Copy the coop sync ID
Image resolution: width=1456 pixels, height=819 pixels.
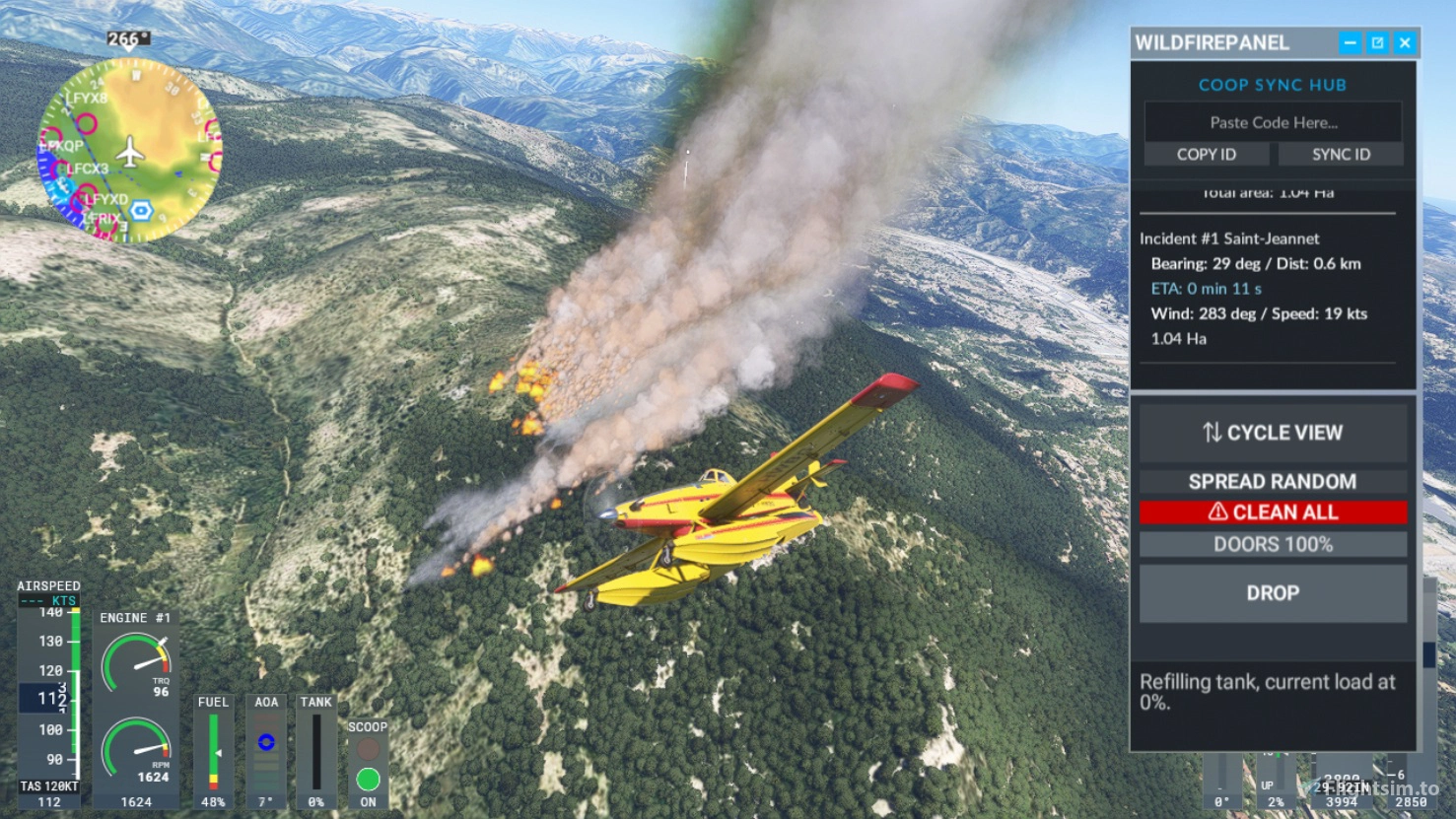point(1206,154)
